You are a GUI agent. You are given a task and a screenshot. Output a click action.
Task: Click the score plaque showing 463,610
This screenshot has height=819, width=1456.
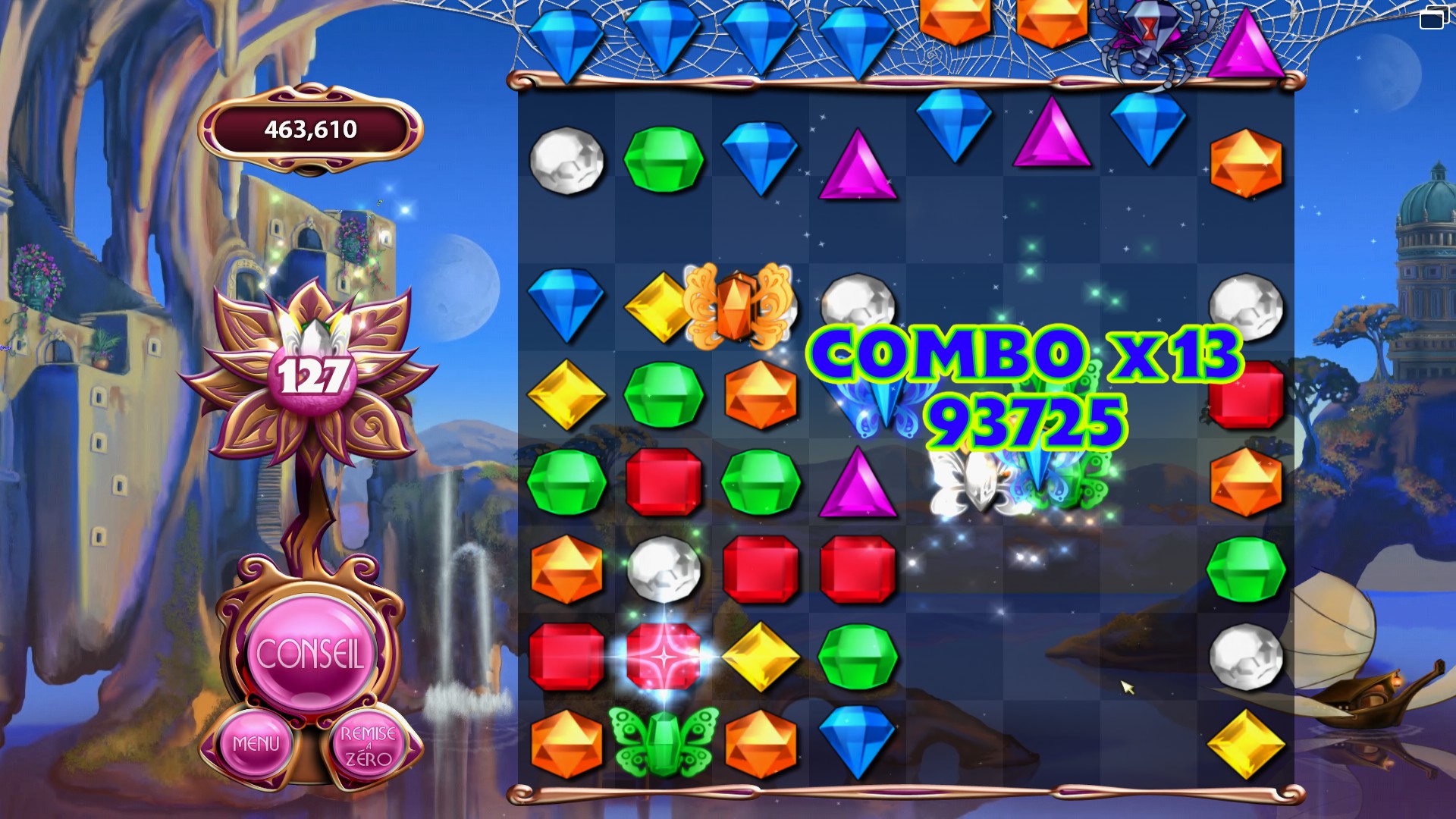(x=309, y=130)
